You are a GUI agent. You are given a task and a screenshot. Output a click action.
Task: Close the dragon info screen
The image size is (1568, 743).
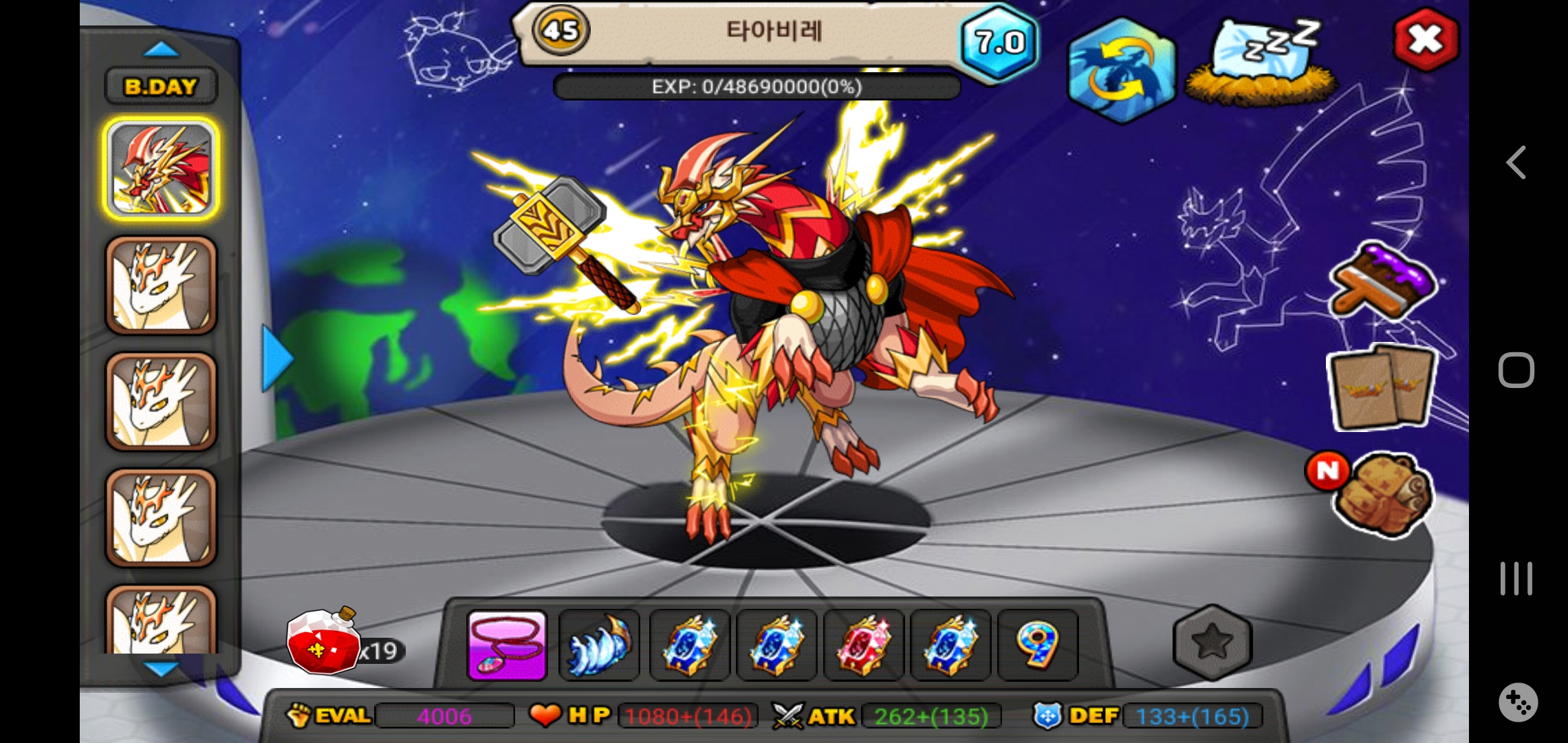click(x=1426, y=40)
